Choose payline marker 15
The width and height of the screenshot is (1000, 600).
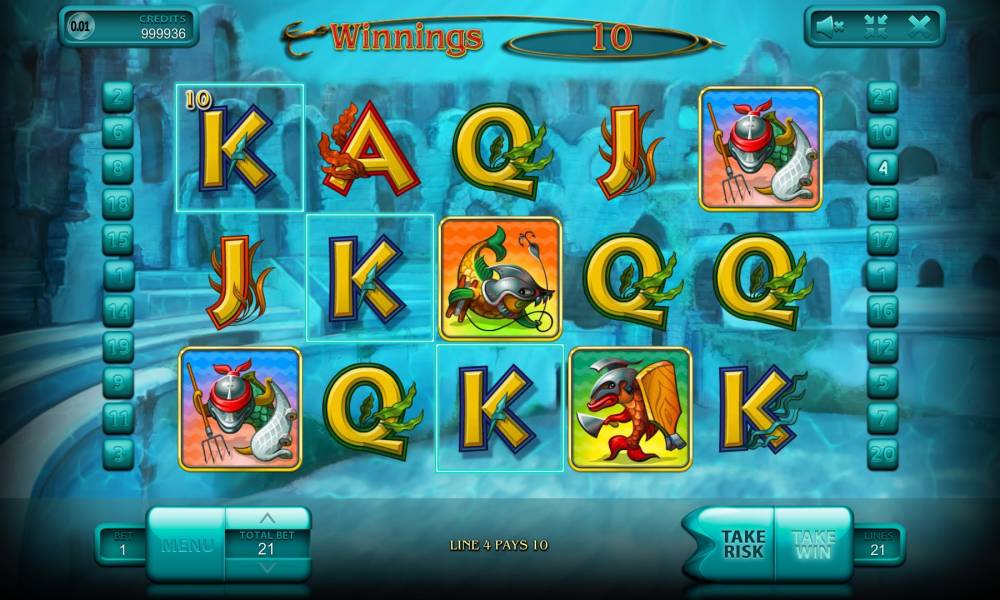point(118,239)
